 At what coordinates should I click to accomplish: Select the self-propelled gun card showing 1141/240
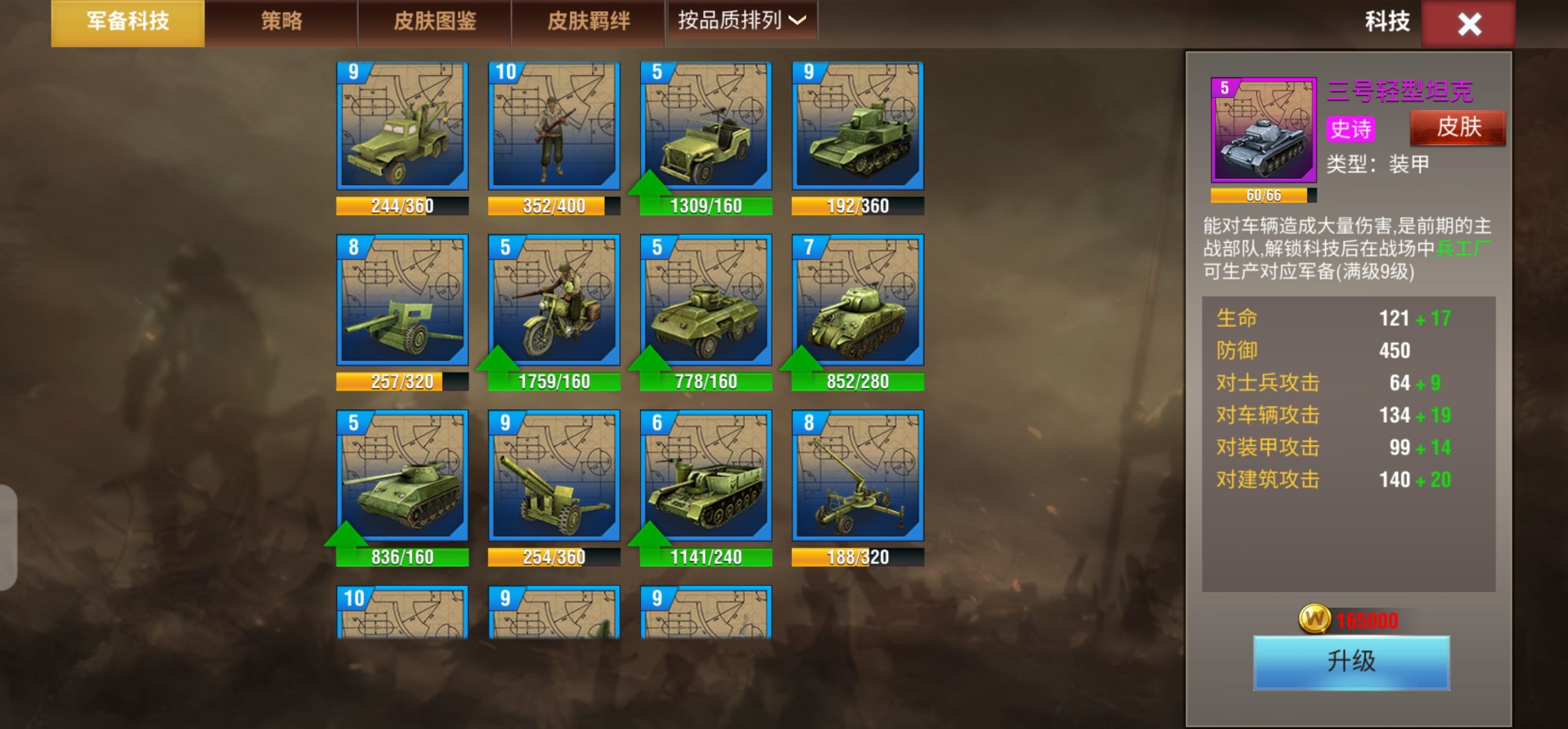[x=706, y=476]
